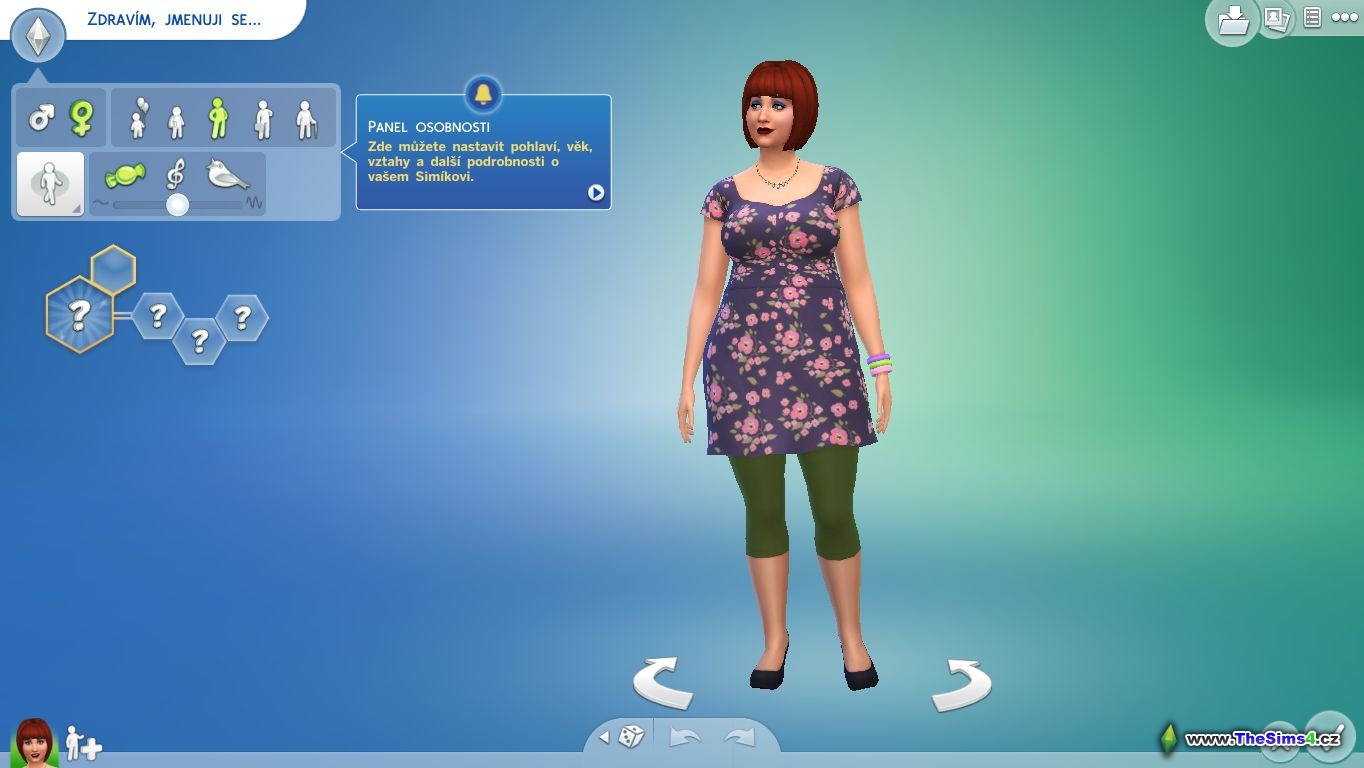Open the plumbob crystal menu button

38,36
